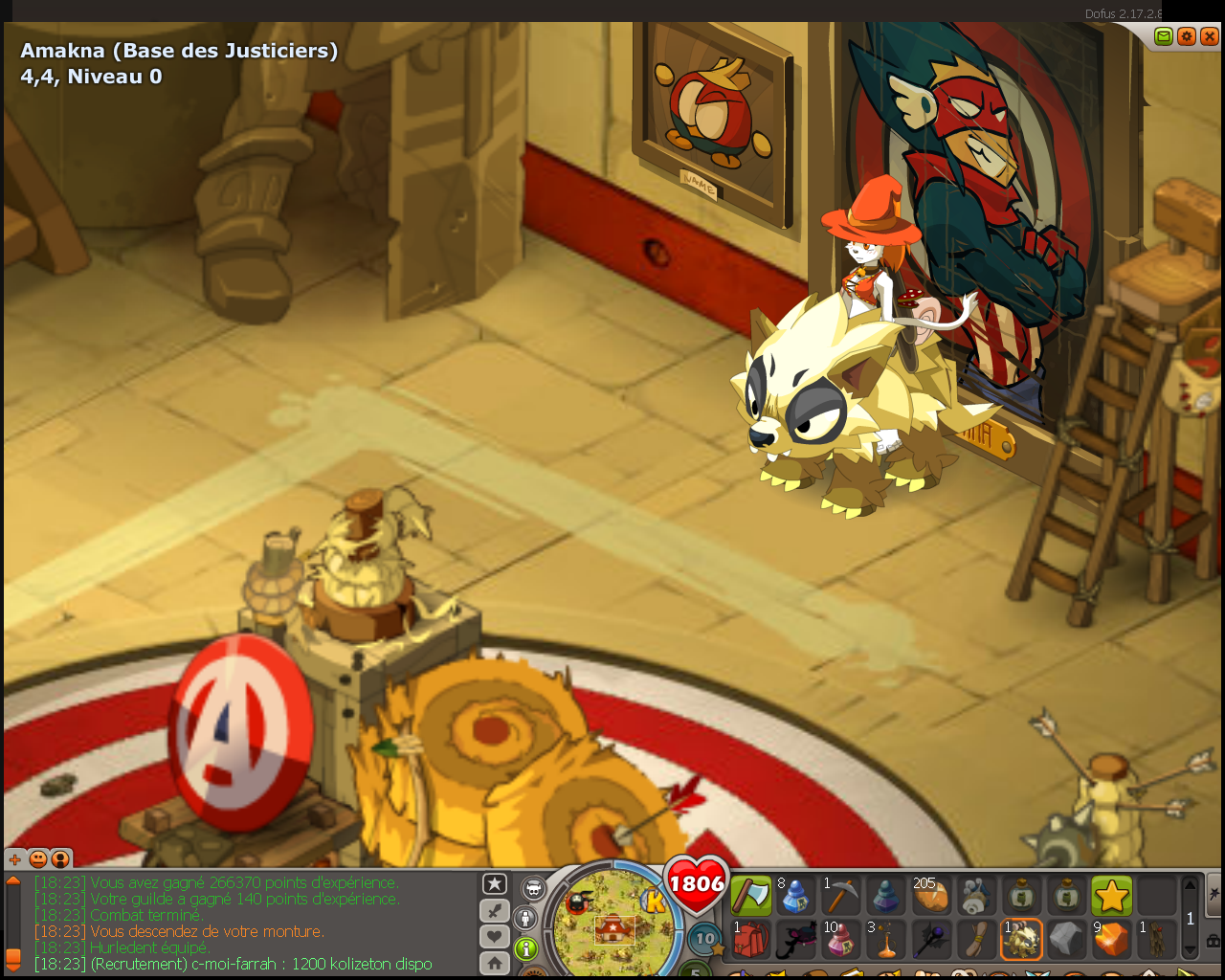Click the plus button above chat
1225x980 pixels.
pos(14,859)
